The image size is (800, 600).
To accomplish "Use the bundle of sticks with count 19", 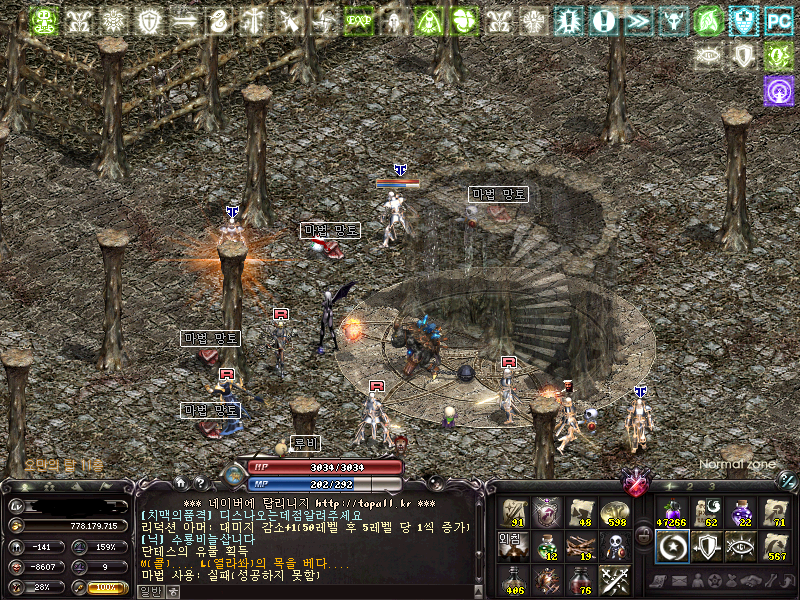I will (582, 546).
